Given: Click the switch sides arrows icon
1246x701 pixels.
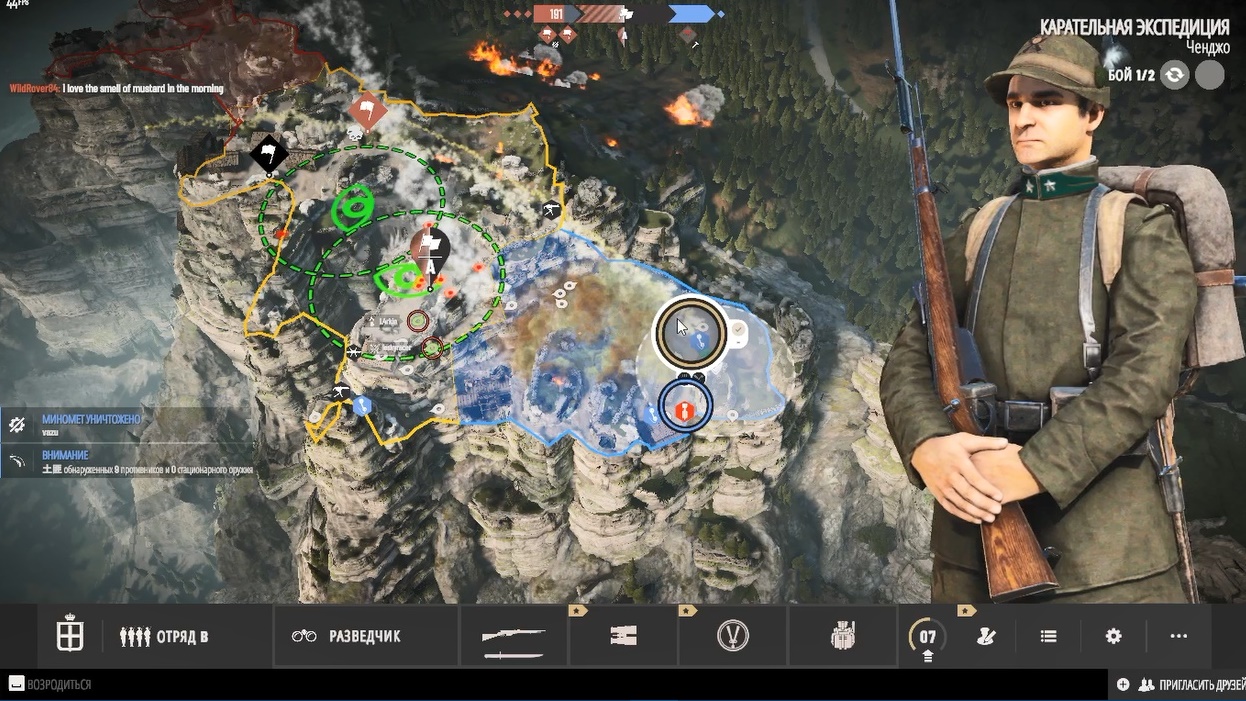Looking at the screenshot, I should pos(1174,75).
